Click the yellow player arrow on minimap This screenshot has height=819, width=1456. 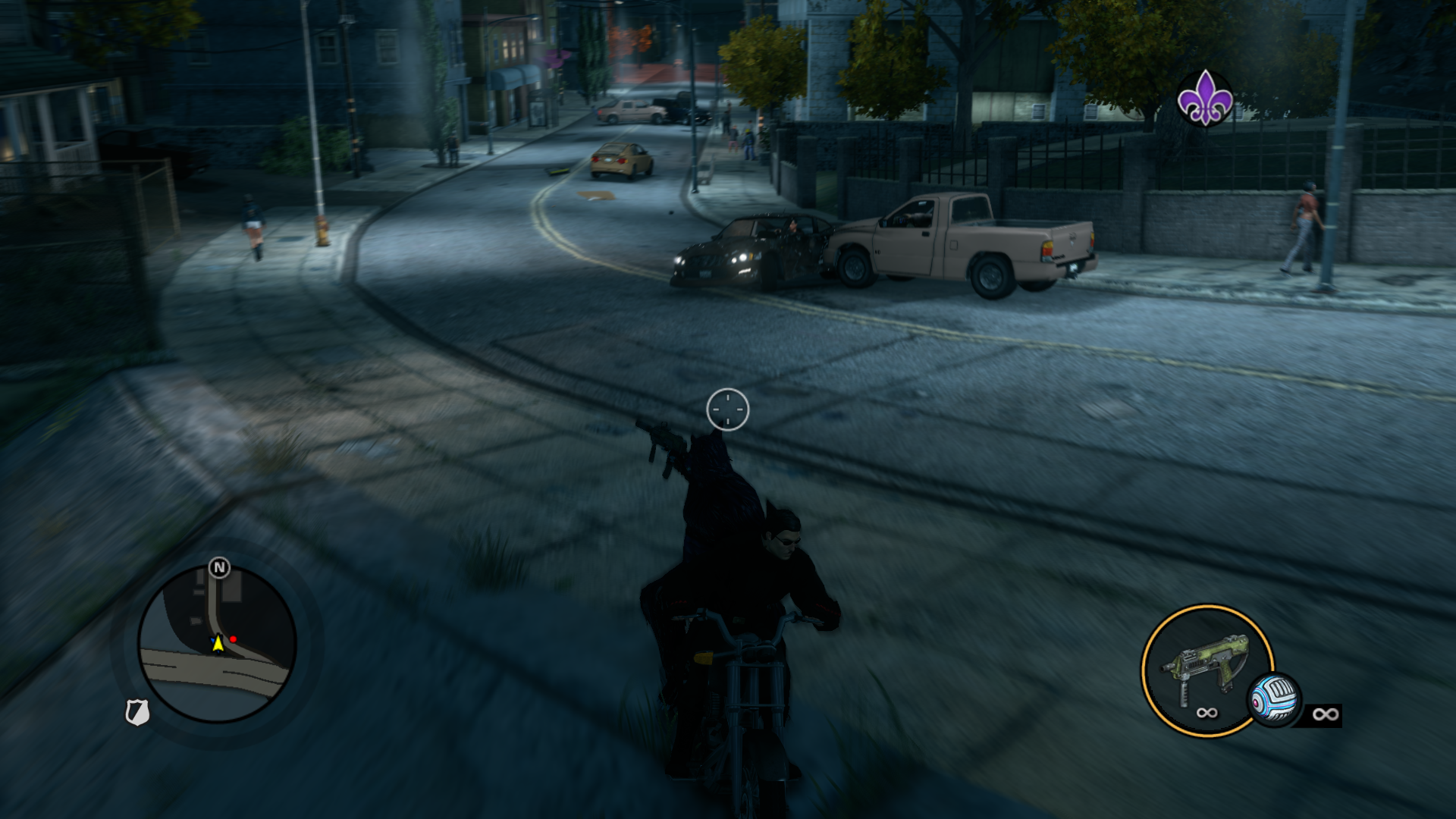(218, 644)
